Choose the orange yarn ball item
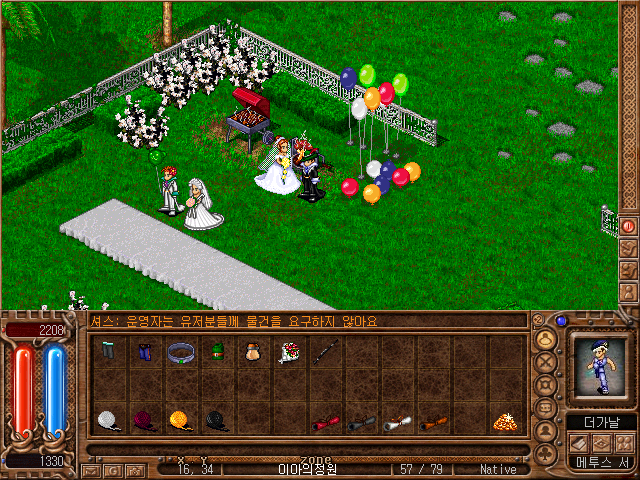This screenshot has height=480, width=640. 180,421
